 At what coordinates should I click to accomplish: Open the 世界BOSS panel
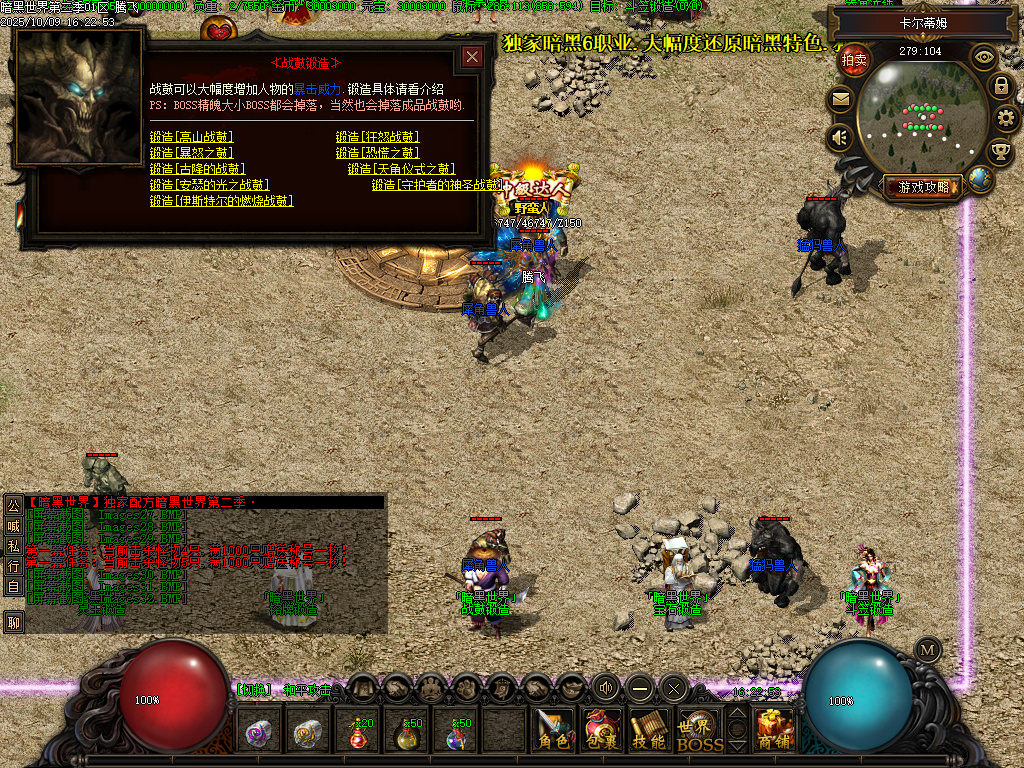pyautogui.click(x=699, y=732)
